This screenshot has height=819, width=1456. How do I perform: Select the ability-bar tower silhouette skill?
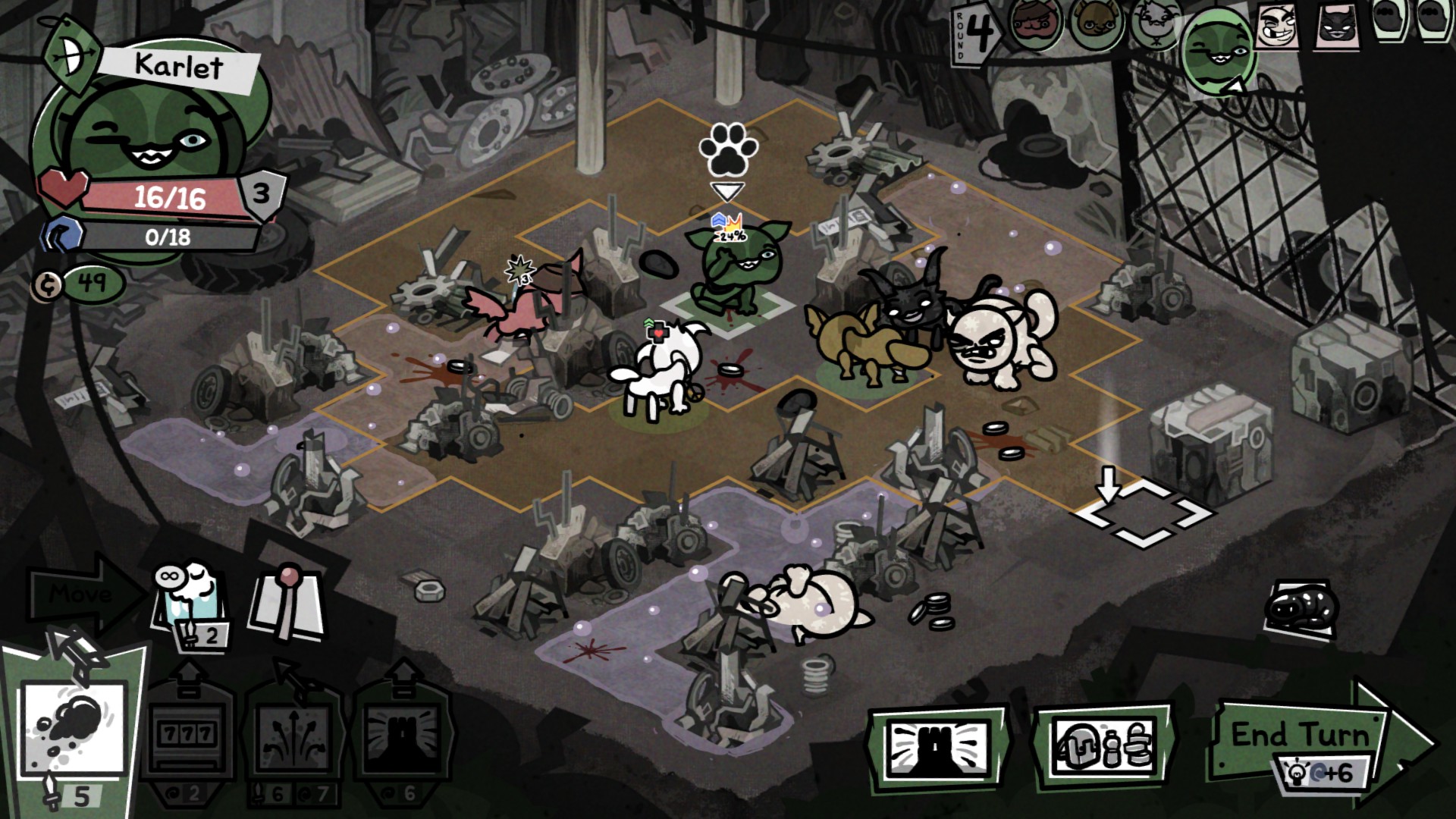coord(402,734)
